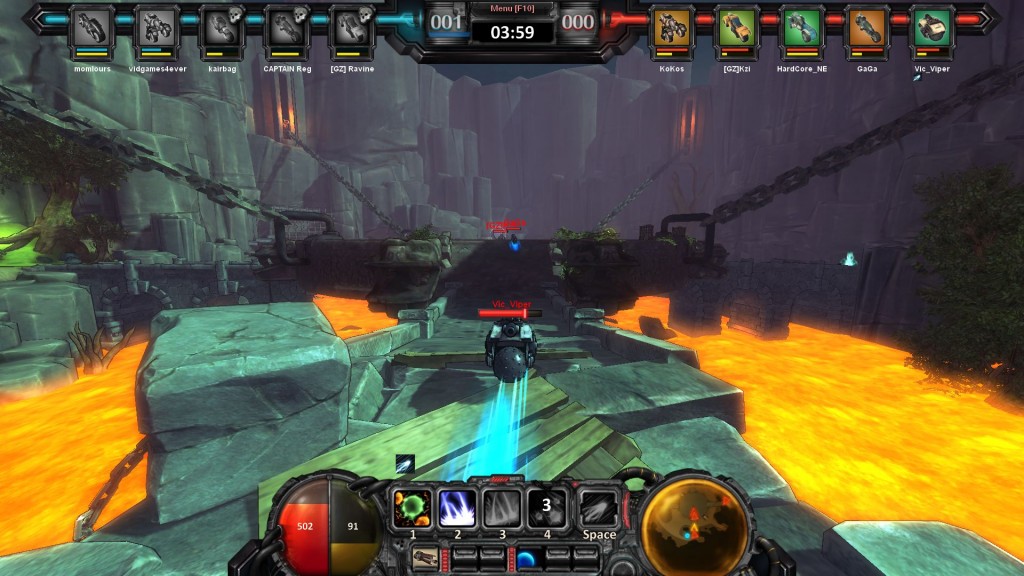The image size is (1024, 576).
Task: Select [GZ] Ravine player portrait
Action: tap(351, 27)
